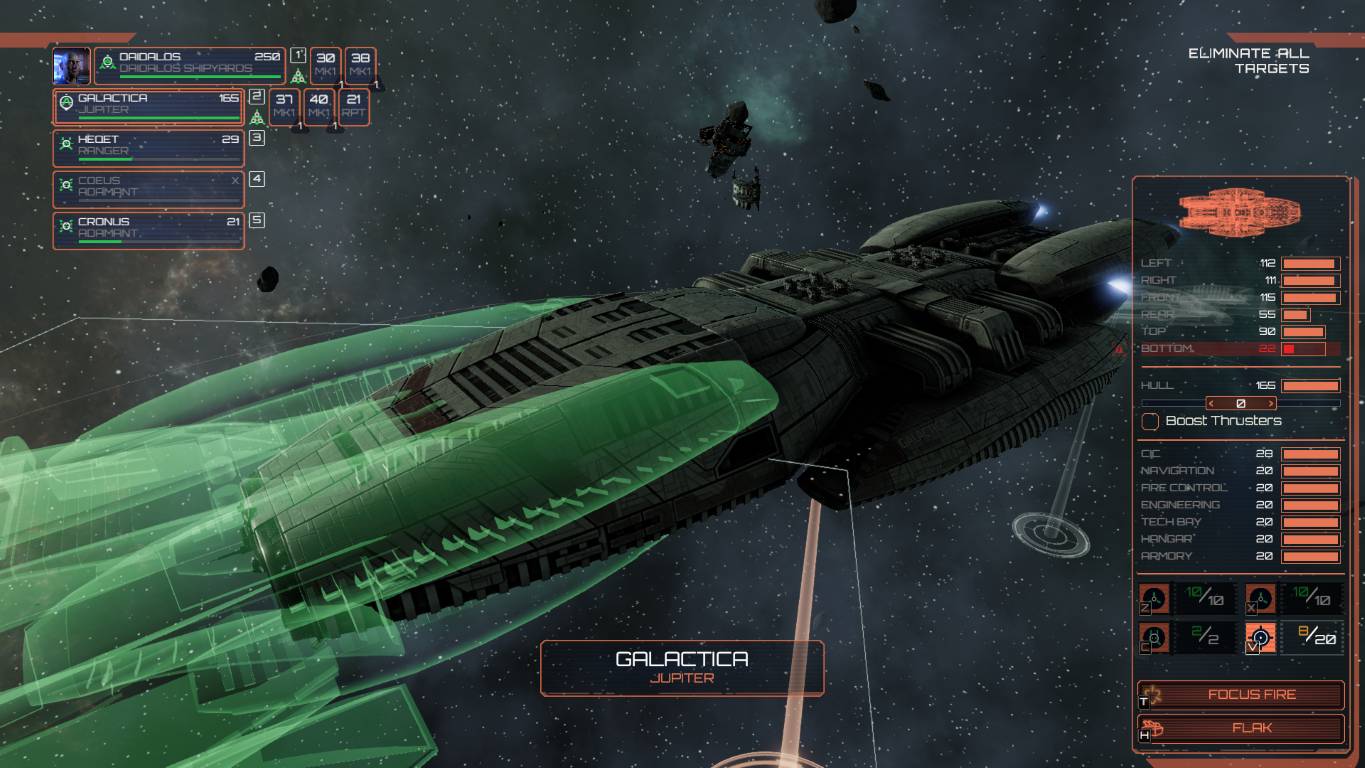
Task: Select the C-key munition icon
Action: click(x=1155, y=637)
